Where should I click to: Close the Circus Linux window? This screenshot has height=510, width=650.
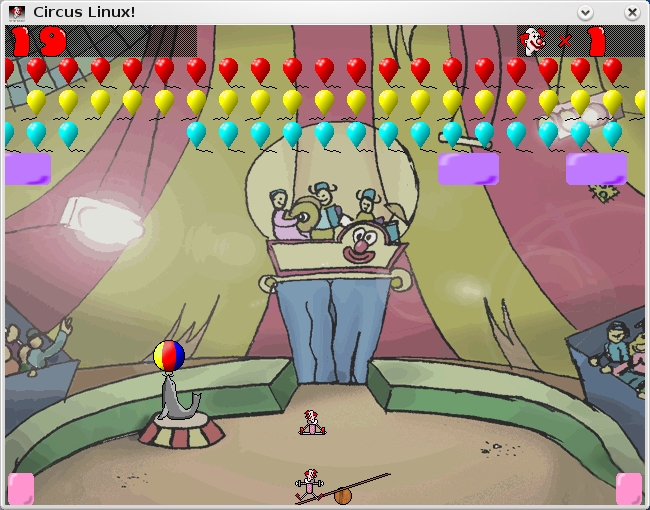pos(631,12)
